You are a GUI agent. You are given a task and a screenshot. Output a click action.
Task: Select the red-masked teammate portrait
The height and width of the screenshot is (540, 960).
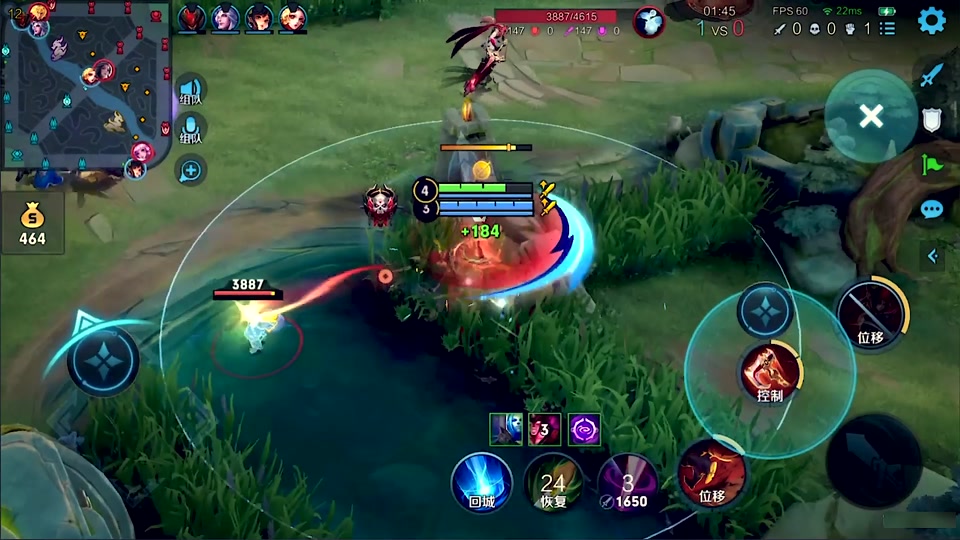pyautogui.click(x=192, y=17)
